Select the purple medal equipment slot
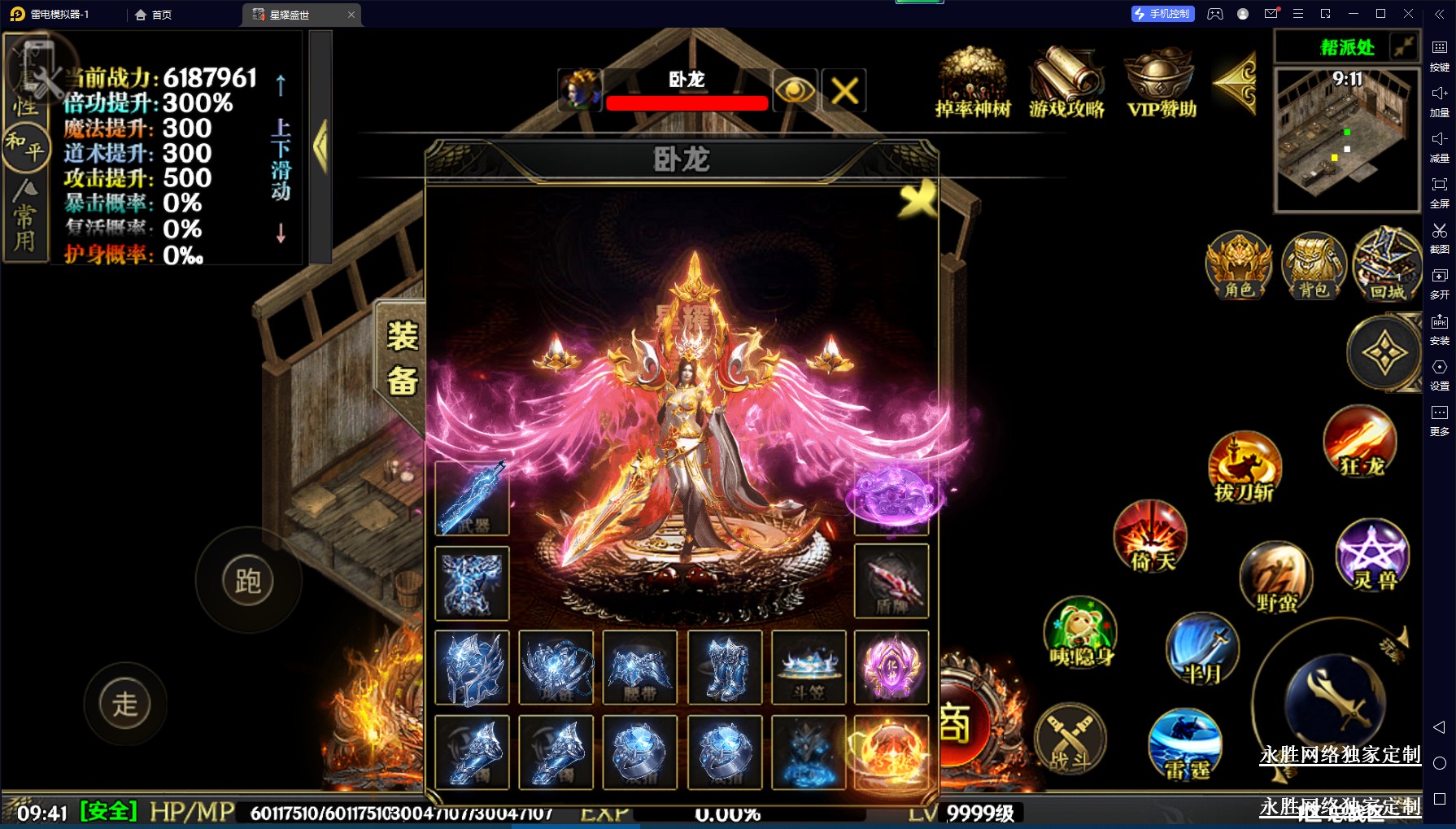The image size is (1456, 829). [891, 667]
